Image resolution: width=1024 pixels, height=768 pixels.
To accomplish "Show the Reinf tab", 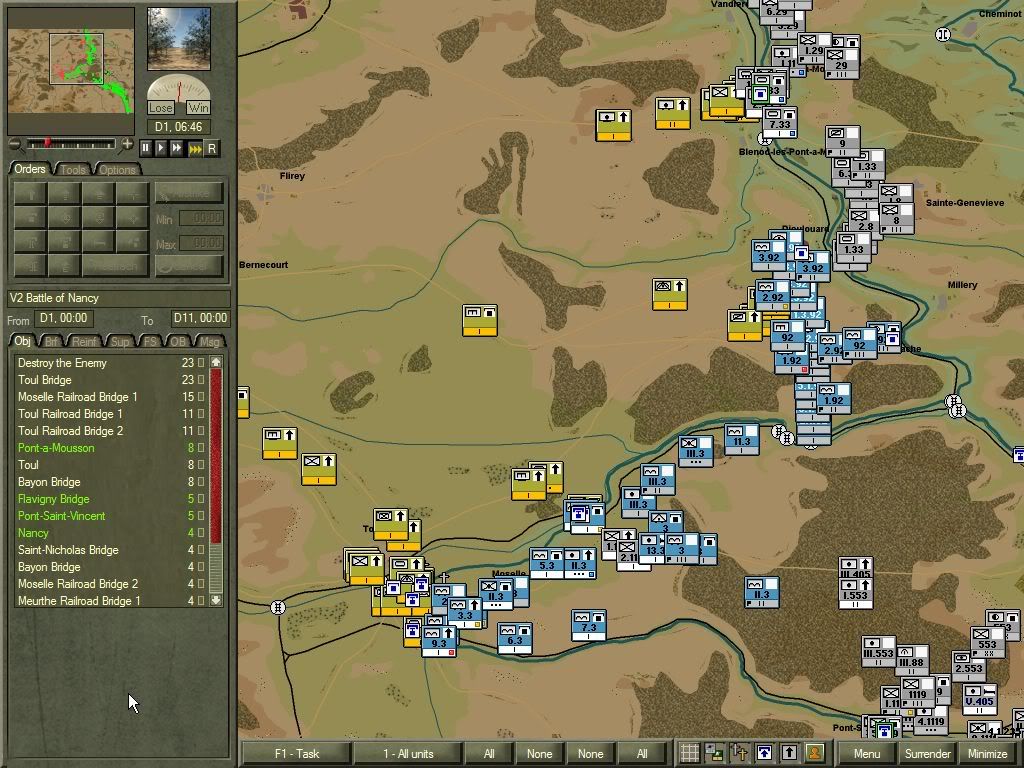I will (85, 342).
